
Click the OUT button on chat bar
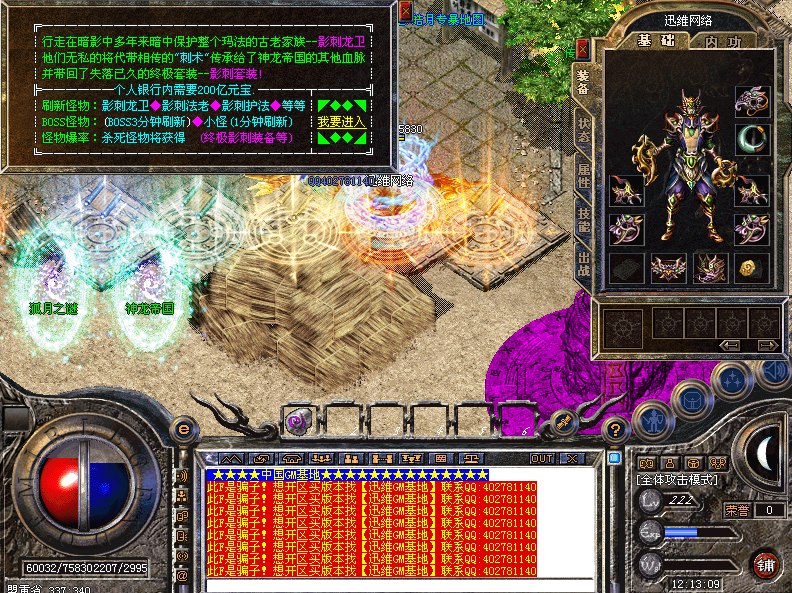point(542,458)
